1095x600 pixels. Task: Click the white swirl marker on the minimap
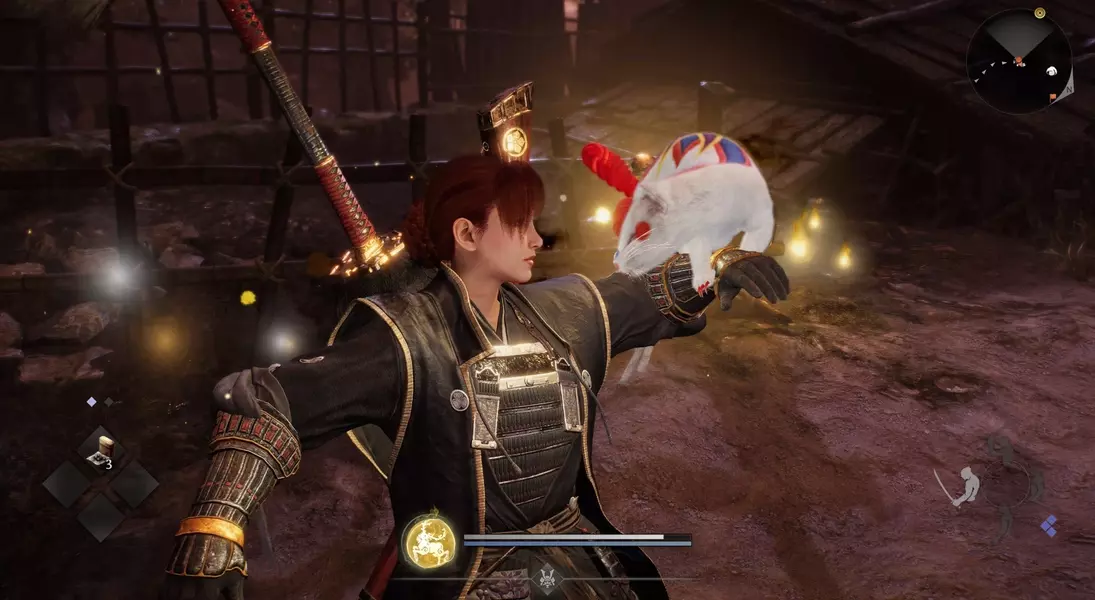1053,71
